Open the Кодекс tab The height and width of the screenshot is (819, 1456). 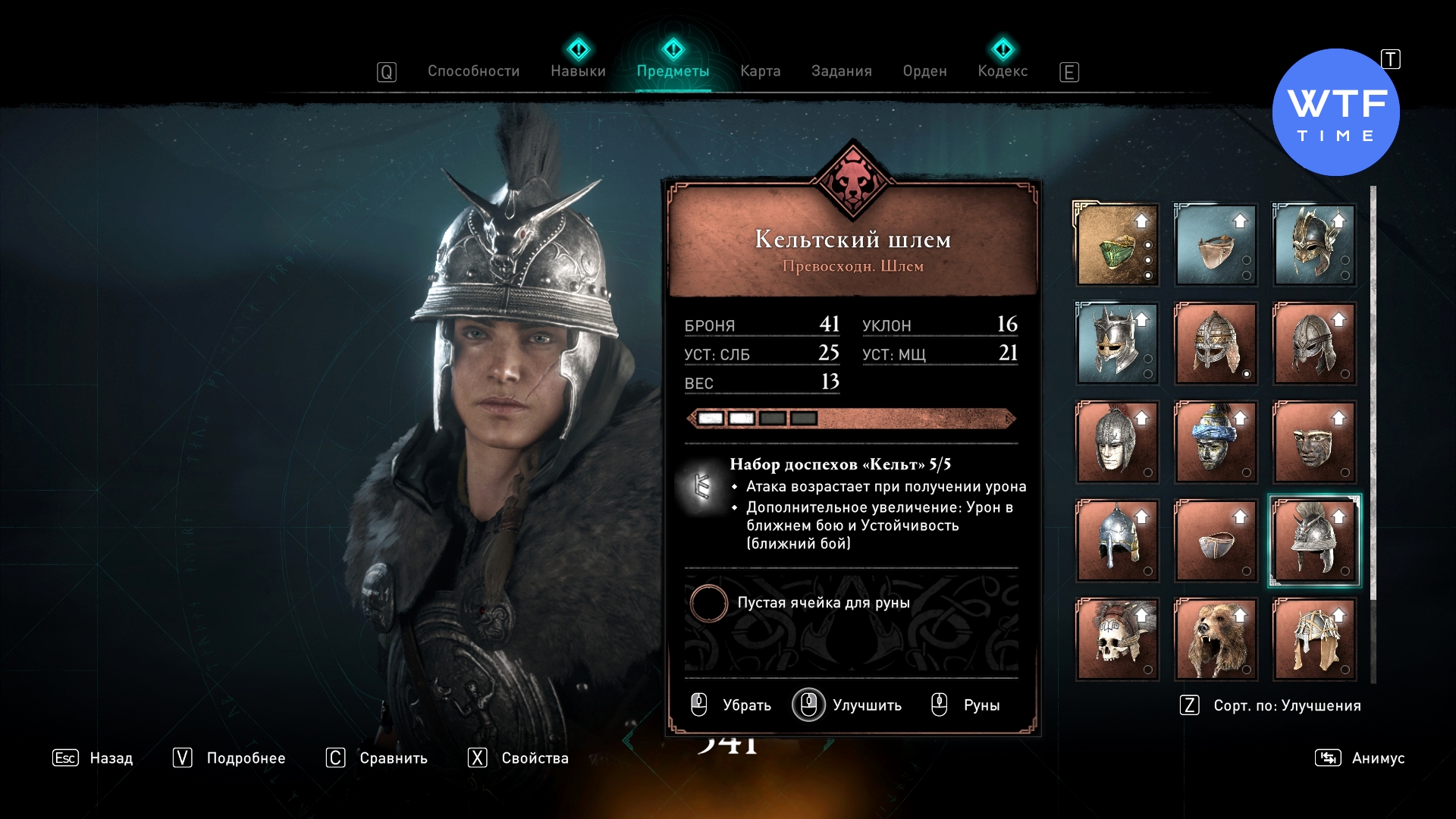(1003, 71)
